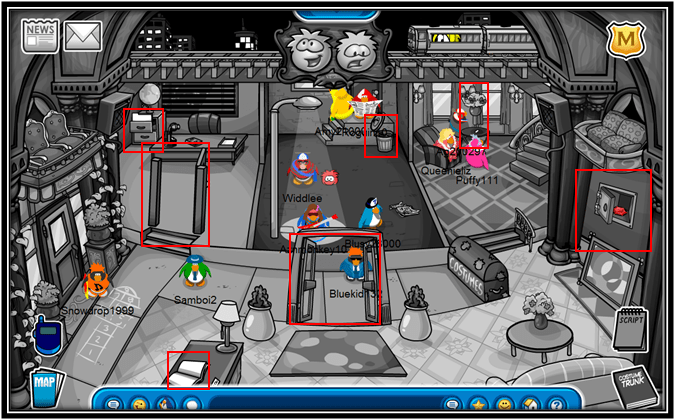Open the yellow smiley buddy list
The height and width of the screenshot is (420, 676).
click(504, 405)
